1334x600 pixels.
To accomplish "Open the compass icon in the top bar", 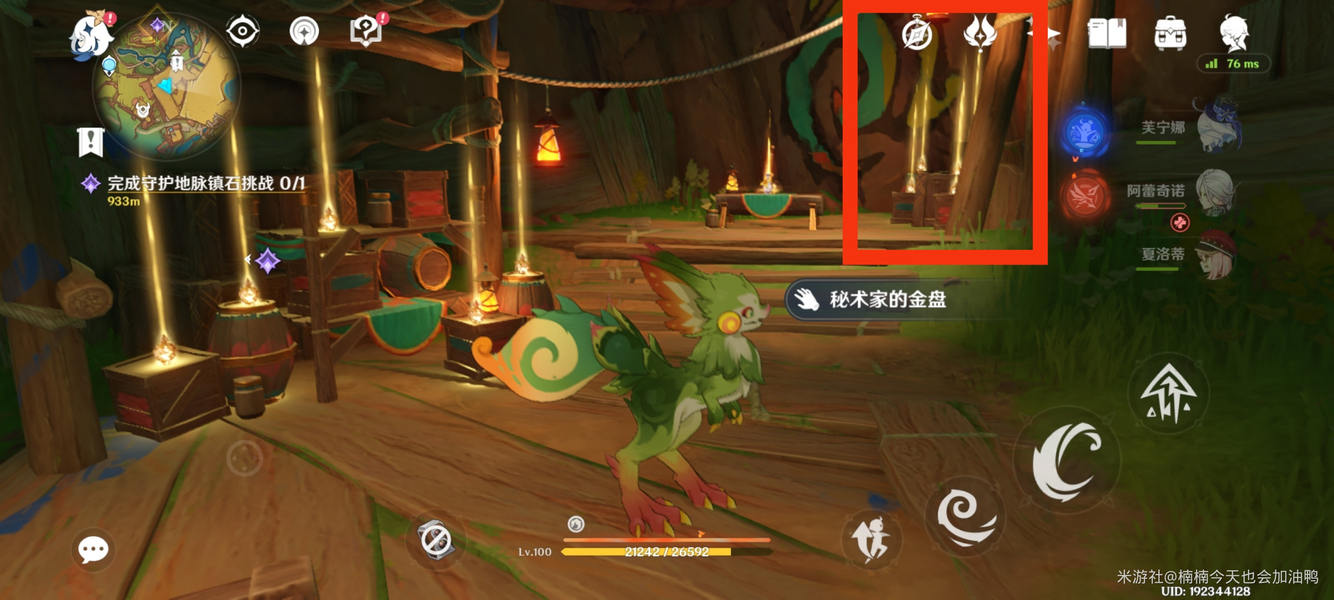I will 917,34.
